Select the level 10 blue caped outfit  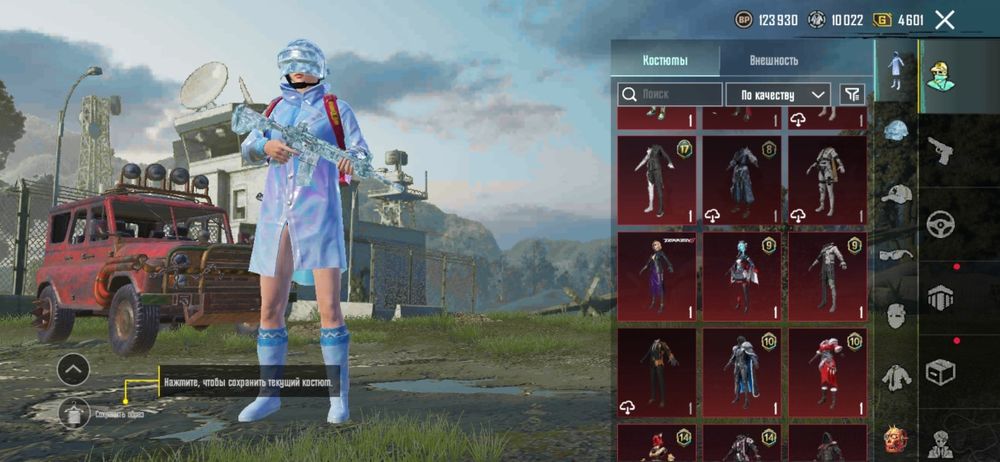point(742,372)
